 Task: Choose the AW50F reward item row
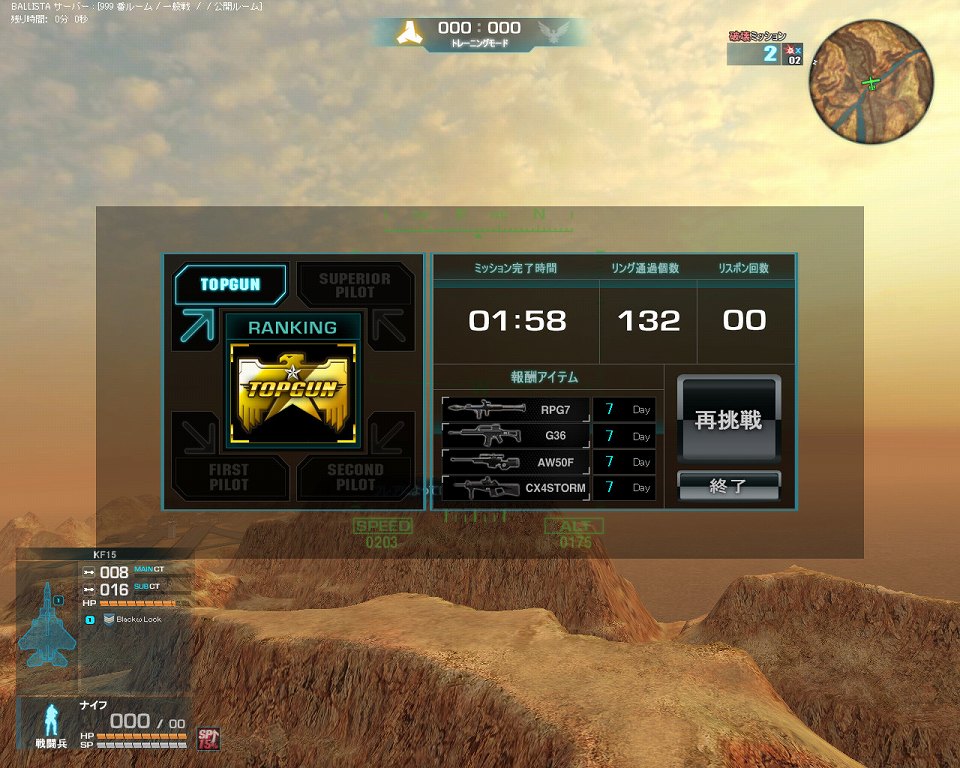pyautogui.click(x=516, y=462)
